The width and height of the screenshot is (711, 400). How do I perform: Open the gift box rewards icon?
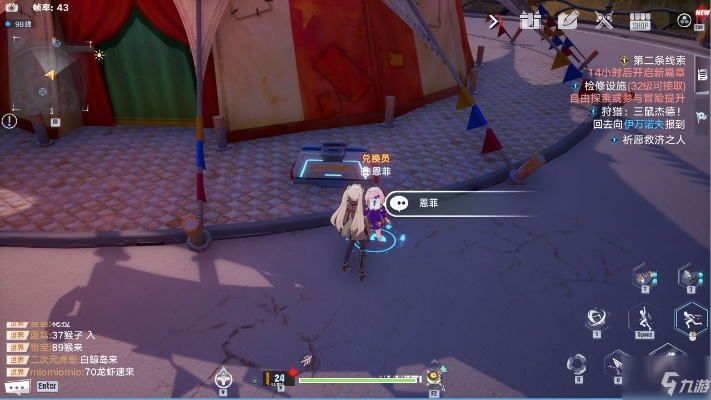530,19
